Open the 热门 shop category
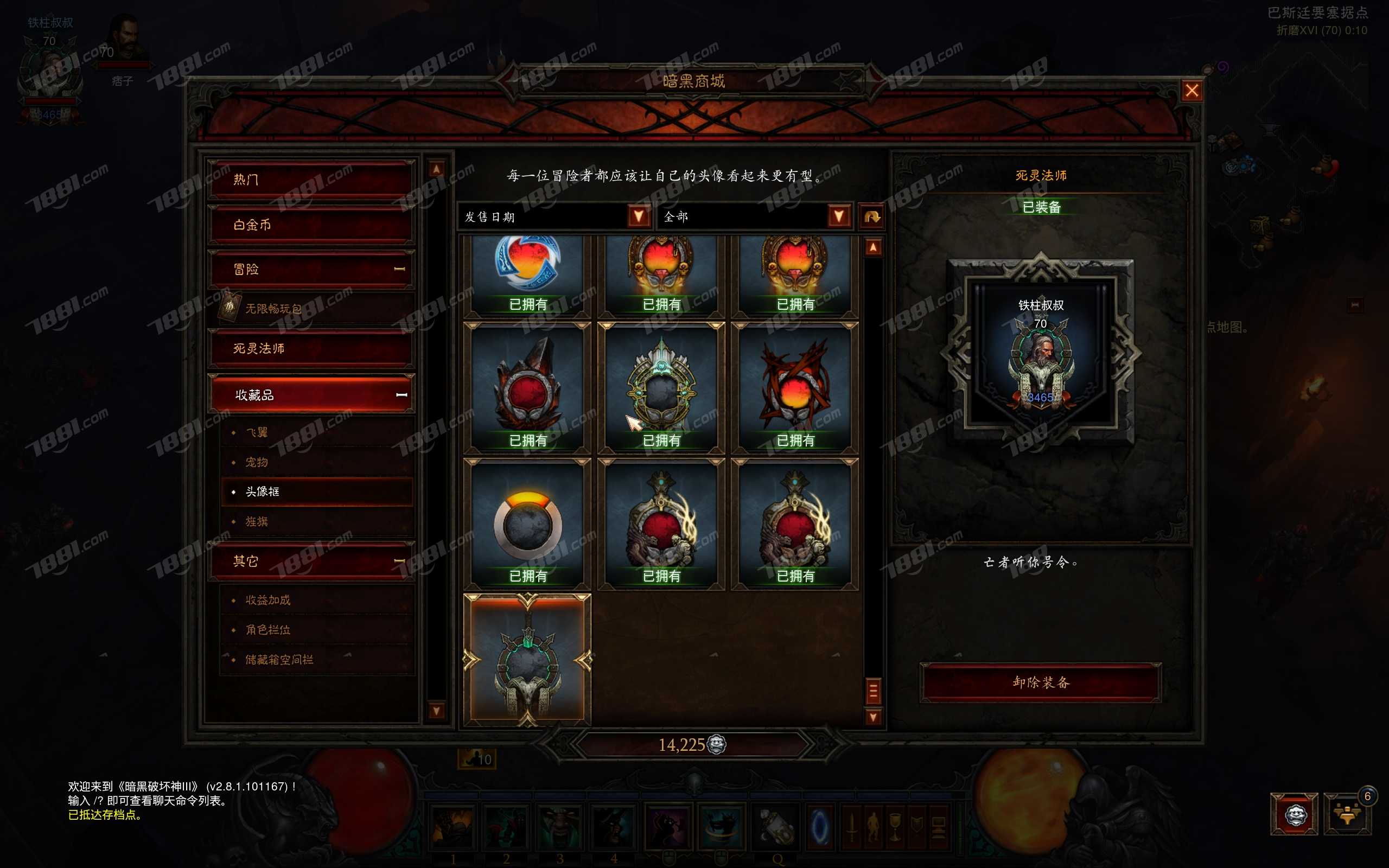This screenshot has width=1389, height=868. coord(310,180)
